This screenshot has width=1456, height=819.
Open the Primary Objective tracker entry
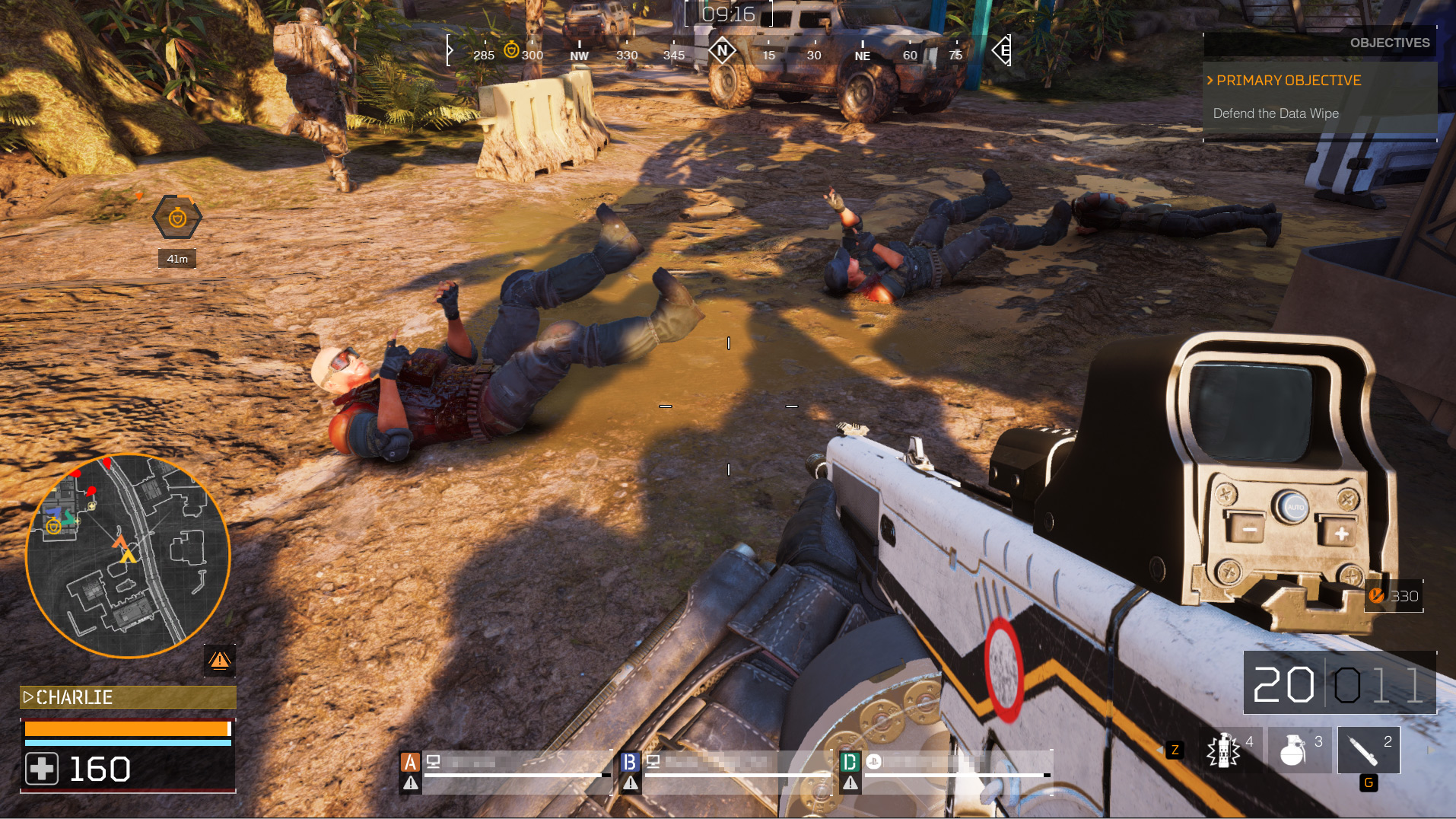[1288, 81]
